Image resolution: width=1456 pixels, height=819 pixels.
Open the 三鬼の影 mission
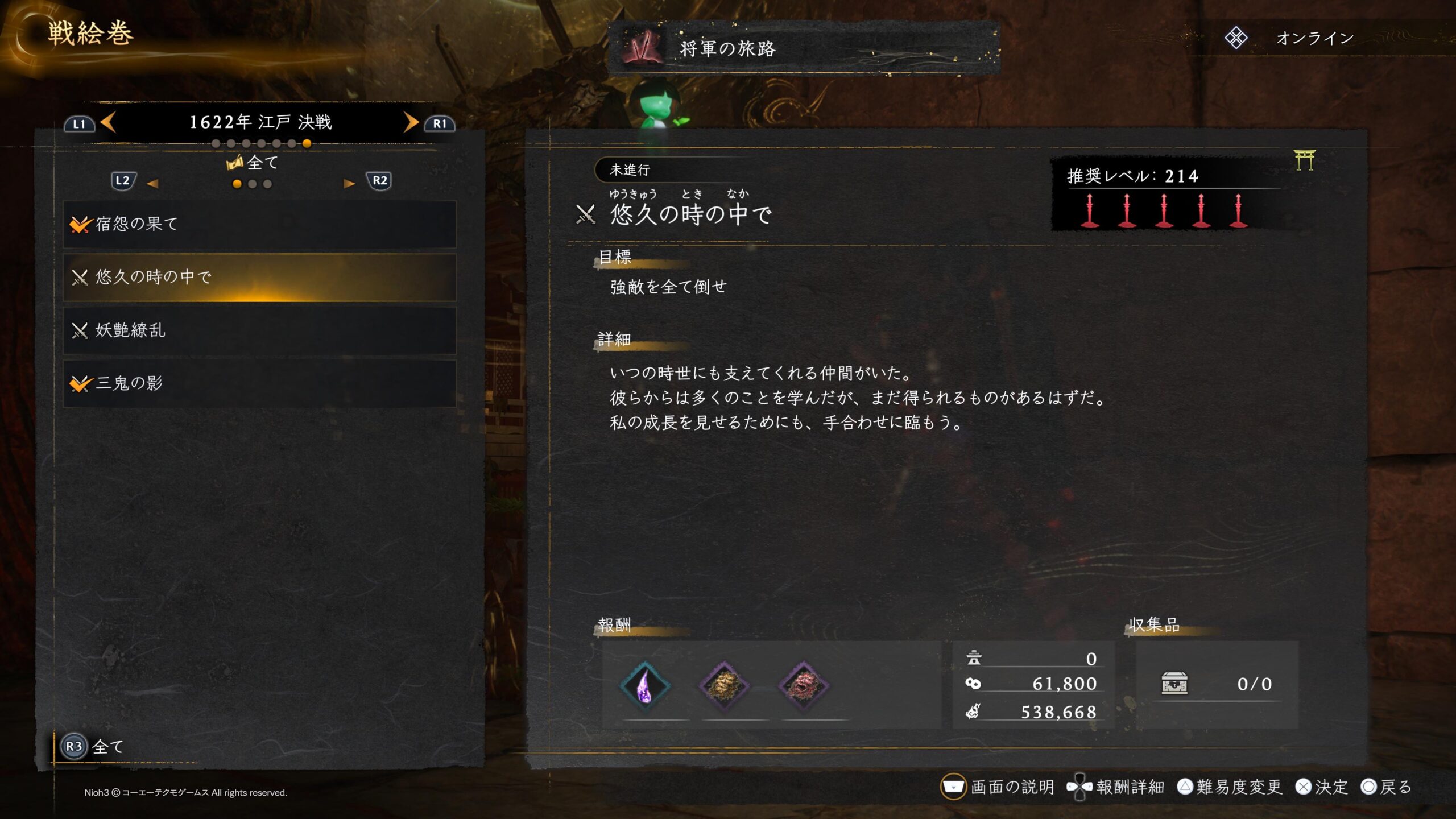(x=259, y=383)
